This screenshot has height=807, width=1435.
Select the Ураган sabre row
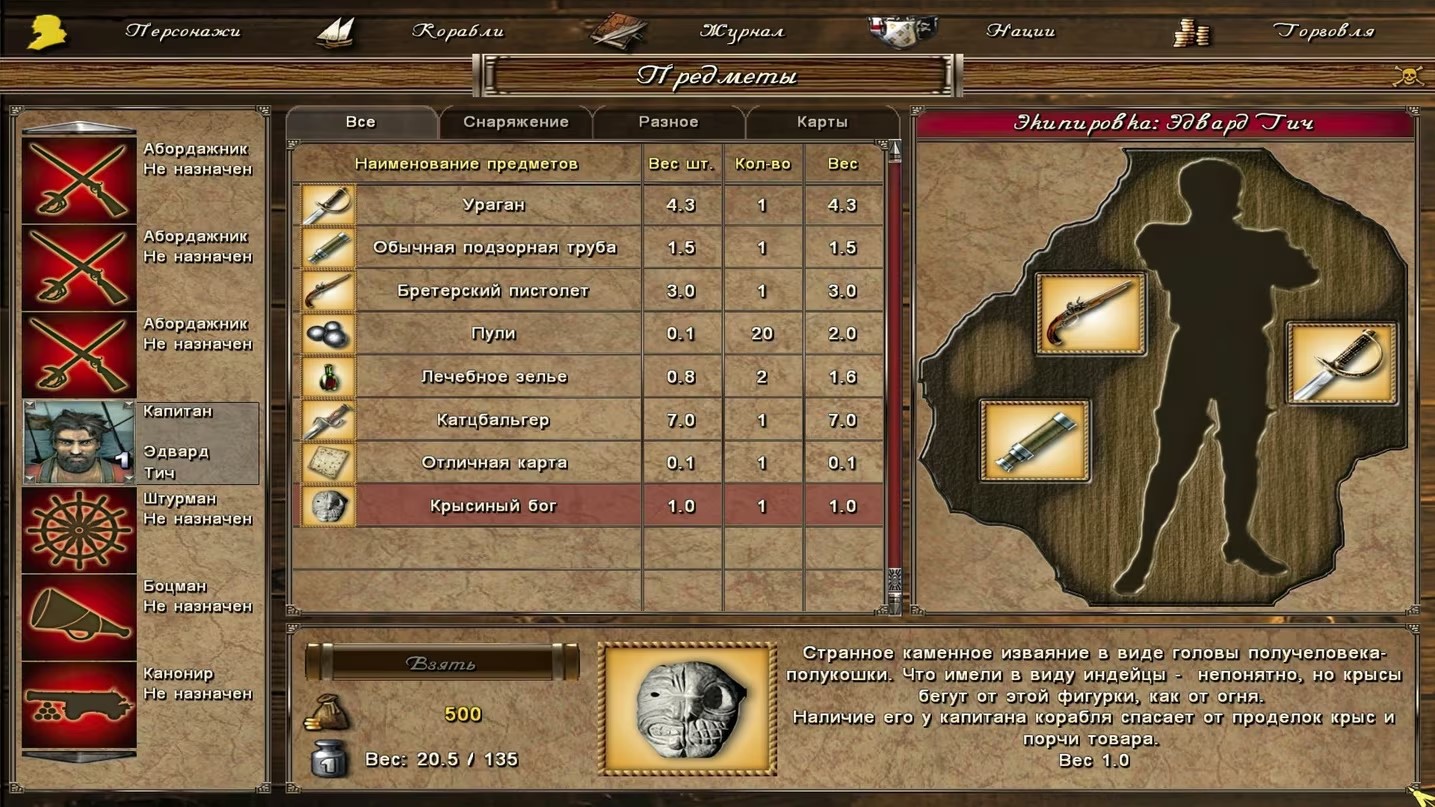(x=493, y=205)
